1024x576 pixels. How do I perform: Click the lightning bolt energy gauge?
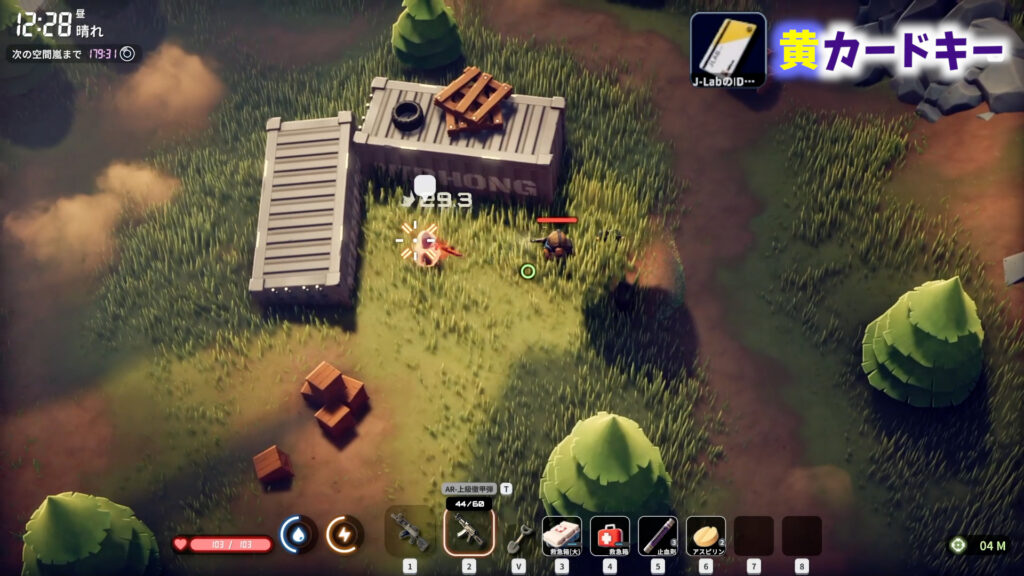(x=345, y=534)
